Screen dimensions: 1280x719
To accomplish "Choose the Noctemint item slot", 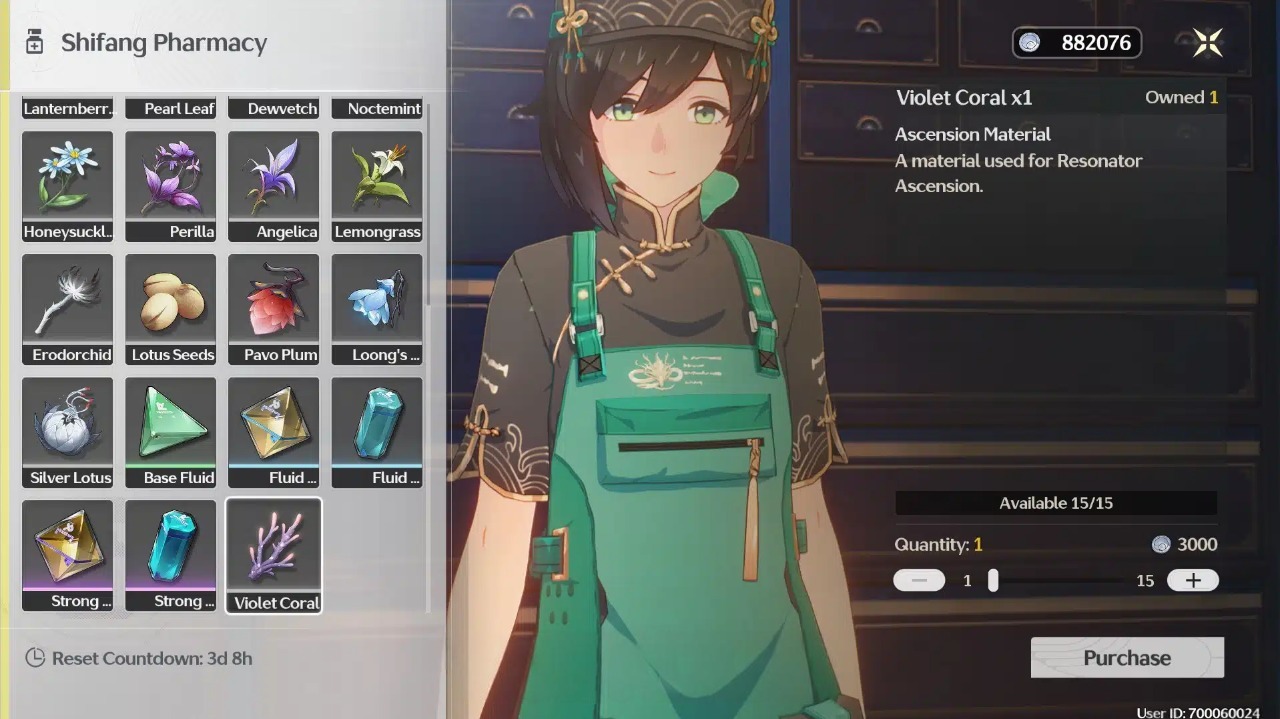I will [x=377, y=108].
